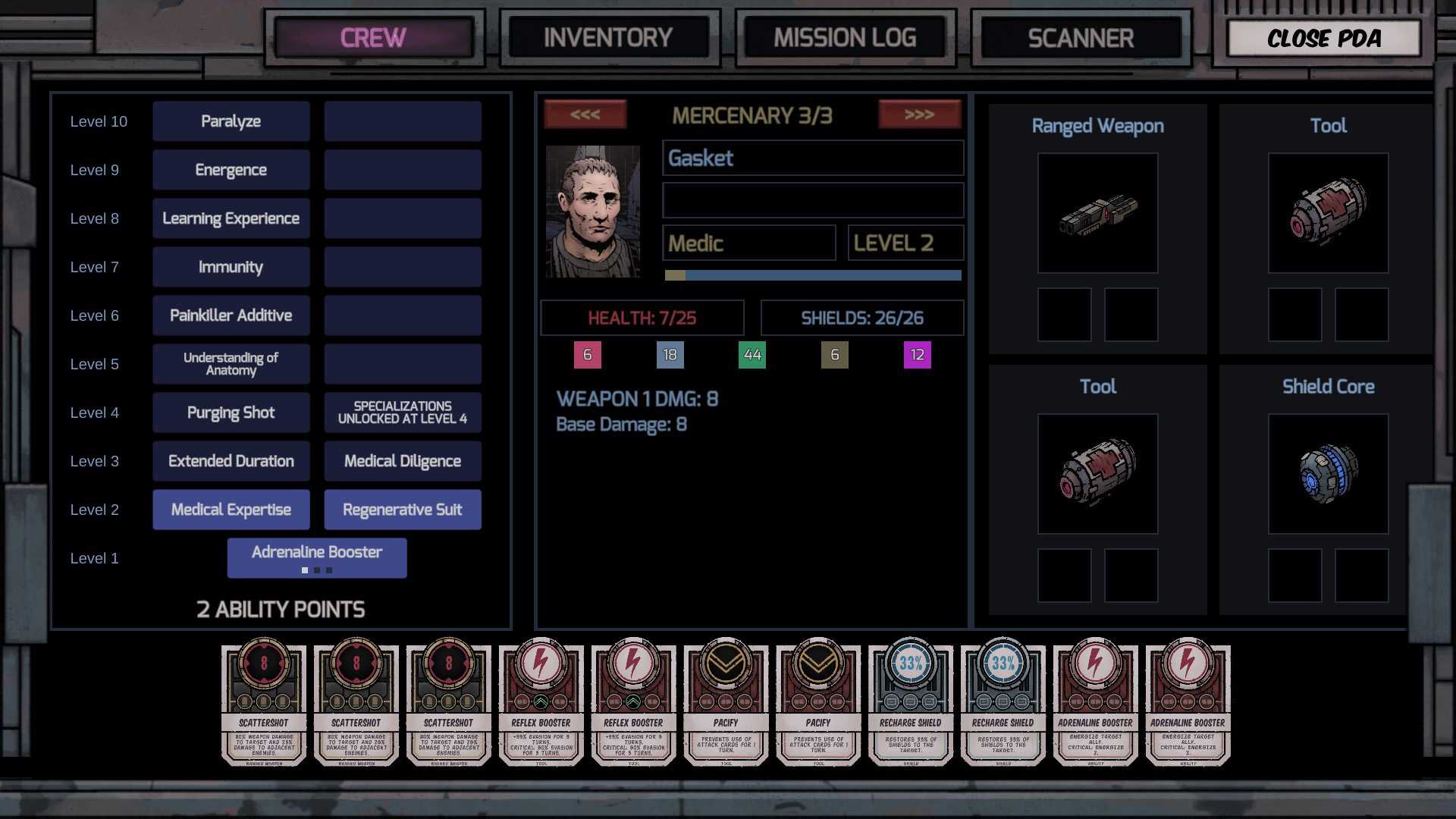Image resolution: width=1456 pixels, height=819 pixels.
Task: Open the Mission Log tab
Action: [x=844, y=37]
